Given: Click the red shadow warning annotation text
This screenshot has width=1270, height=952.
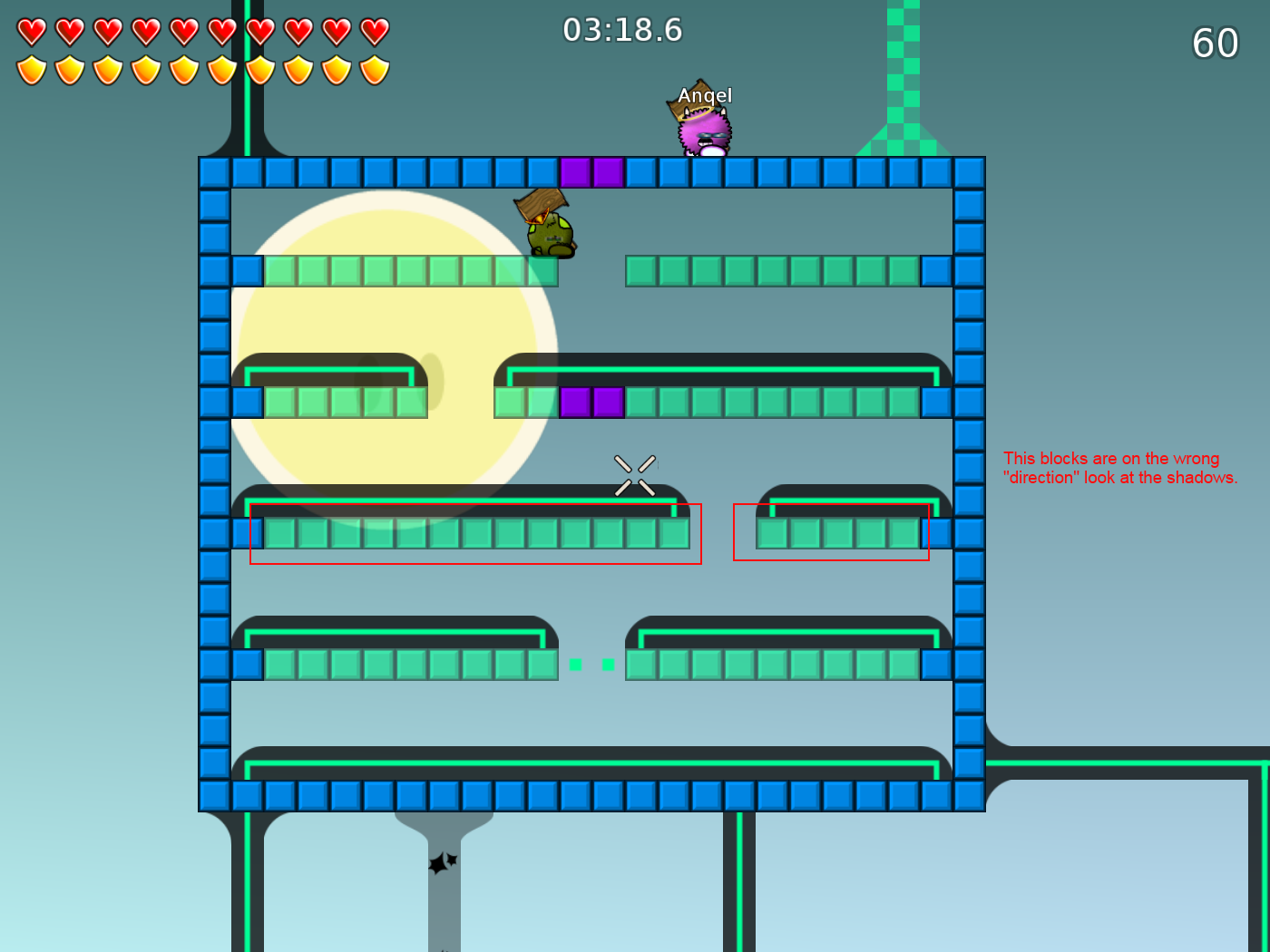Looking at the screenshot, I should click(x=1121, y=467).
